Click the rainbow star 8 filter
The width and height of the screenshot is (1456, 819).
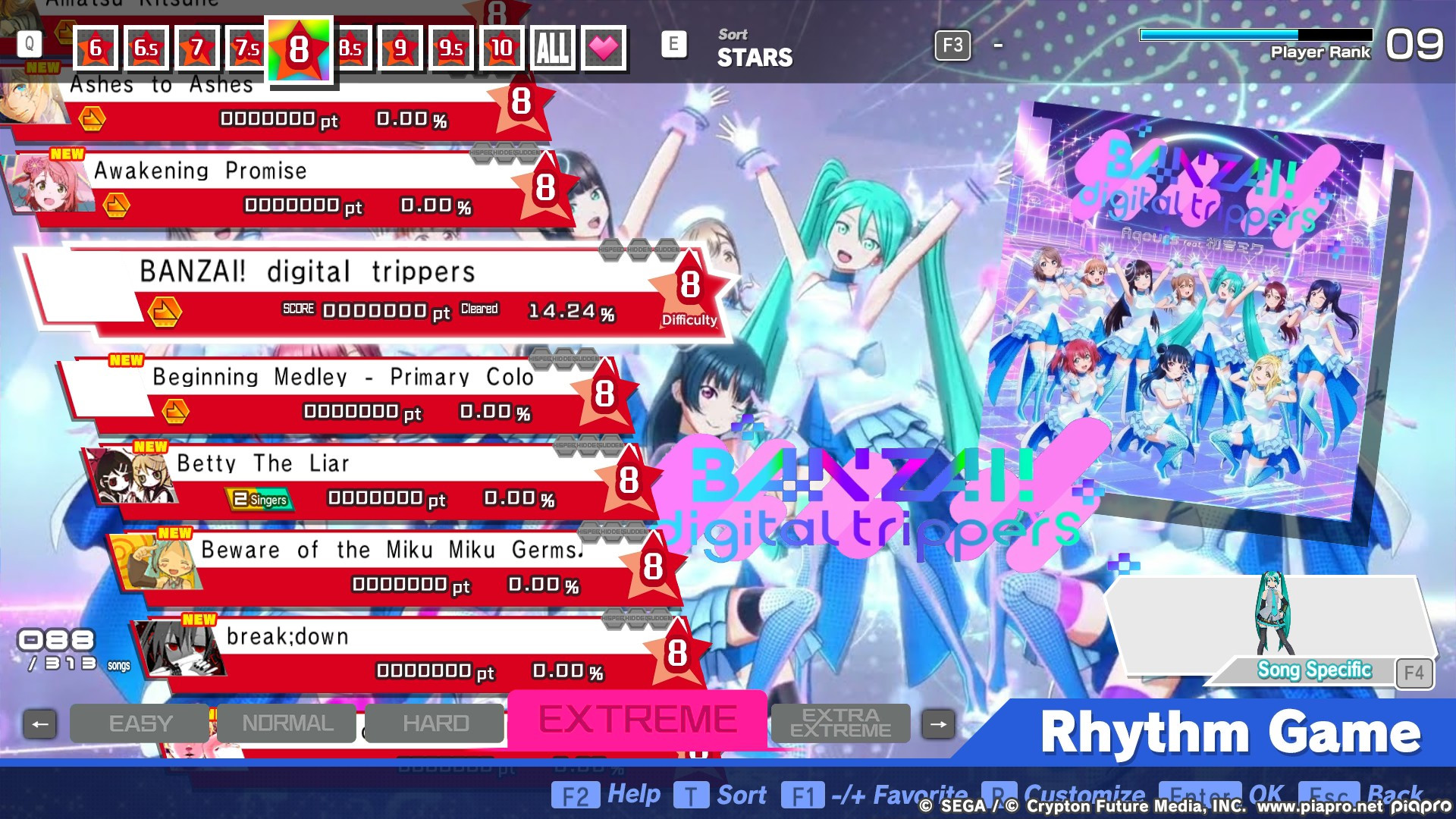(x=299, y=47)
